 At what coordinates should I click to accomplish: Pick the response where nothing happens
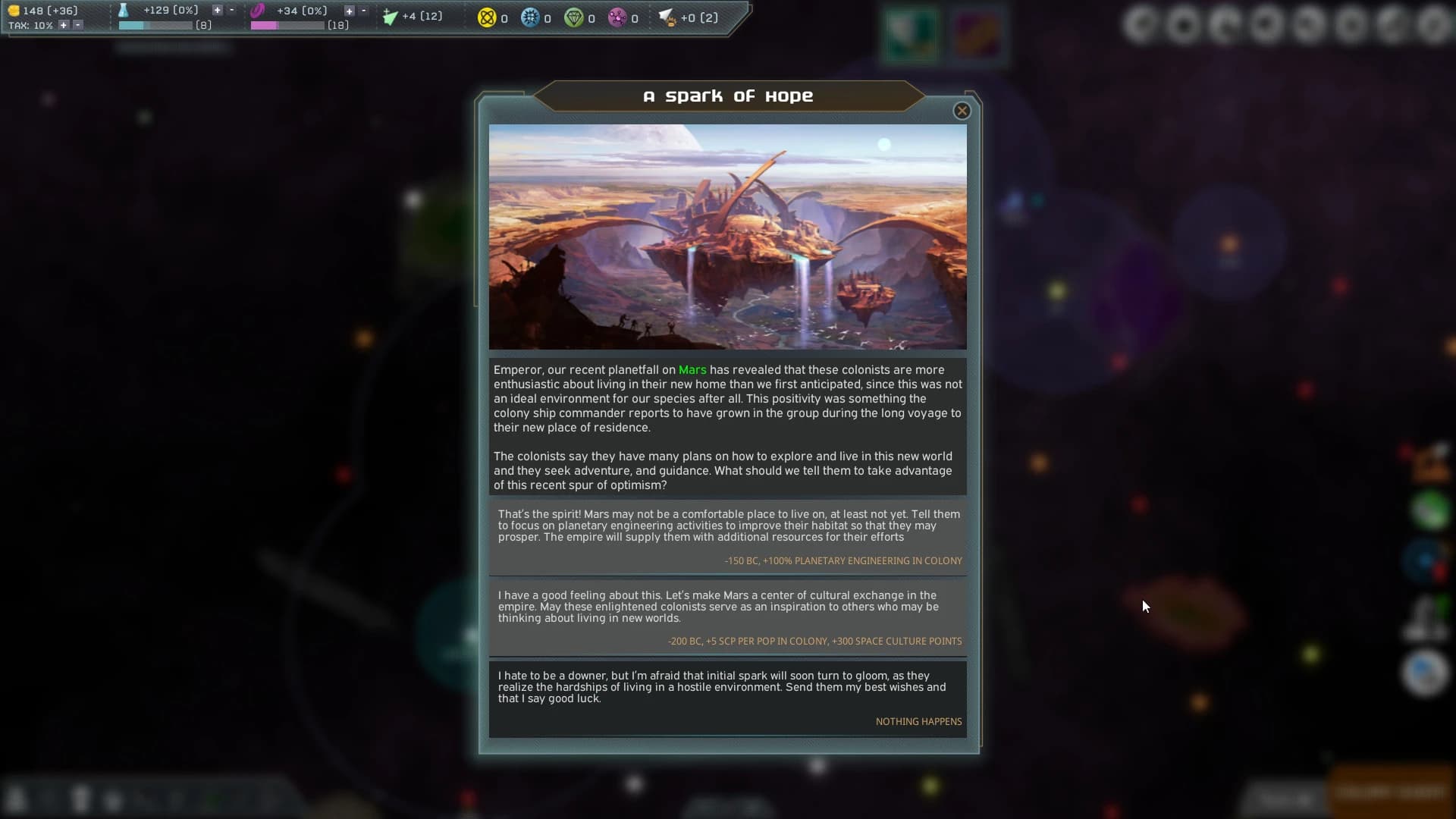(726, 698)
